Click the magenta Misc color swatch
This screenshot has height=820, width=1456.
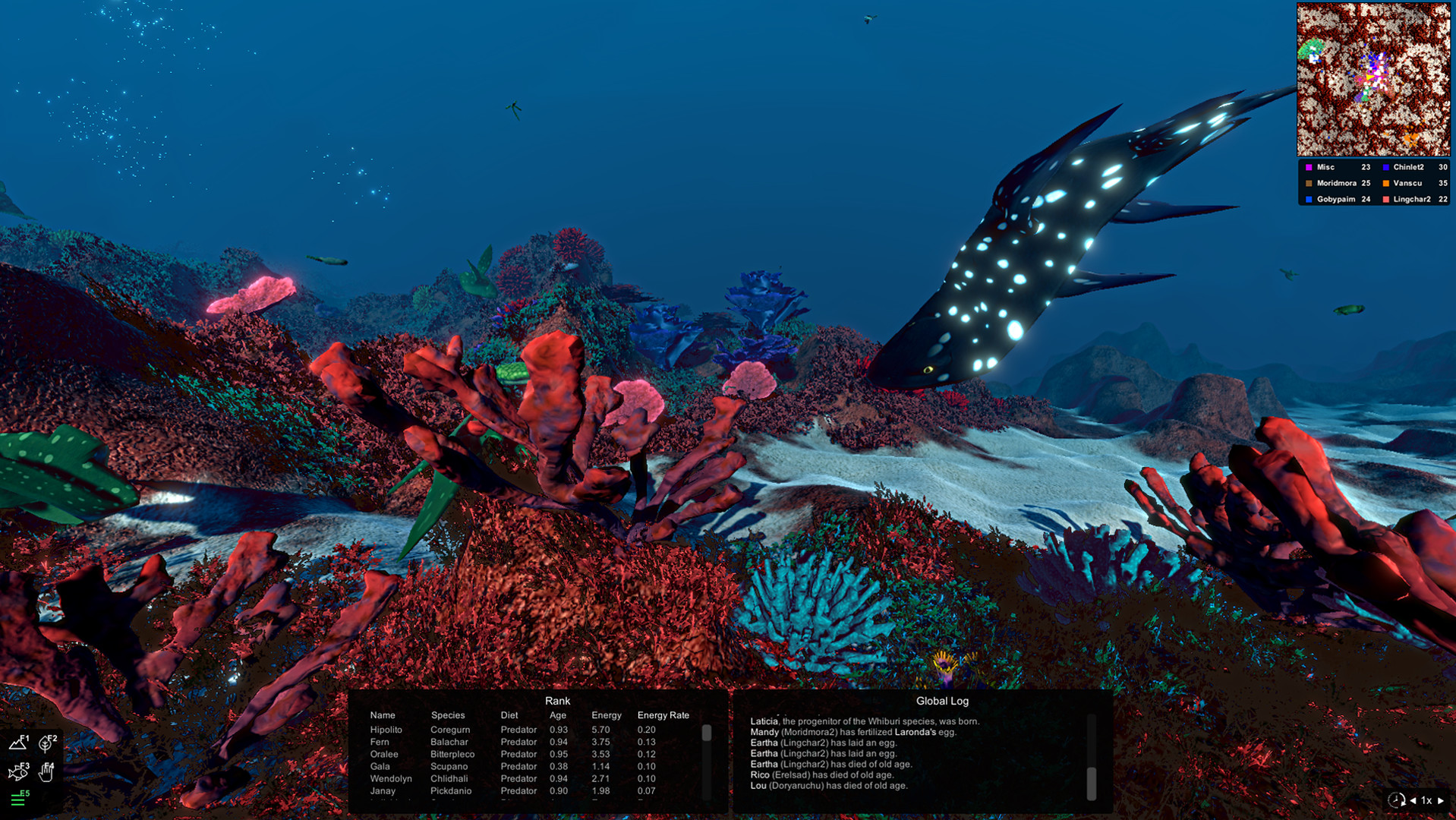(1307, 166)
